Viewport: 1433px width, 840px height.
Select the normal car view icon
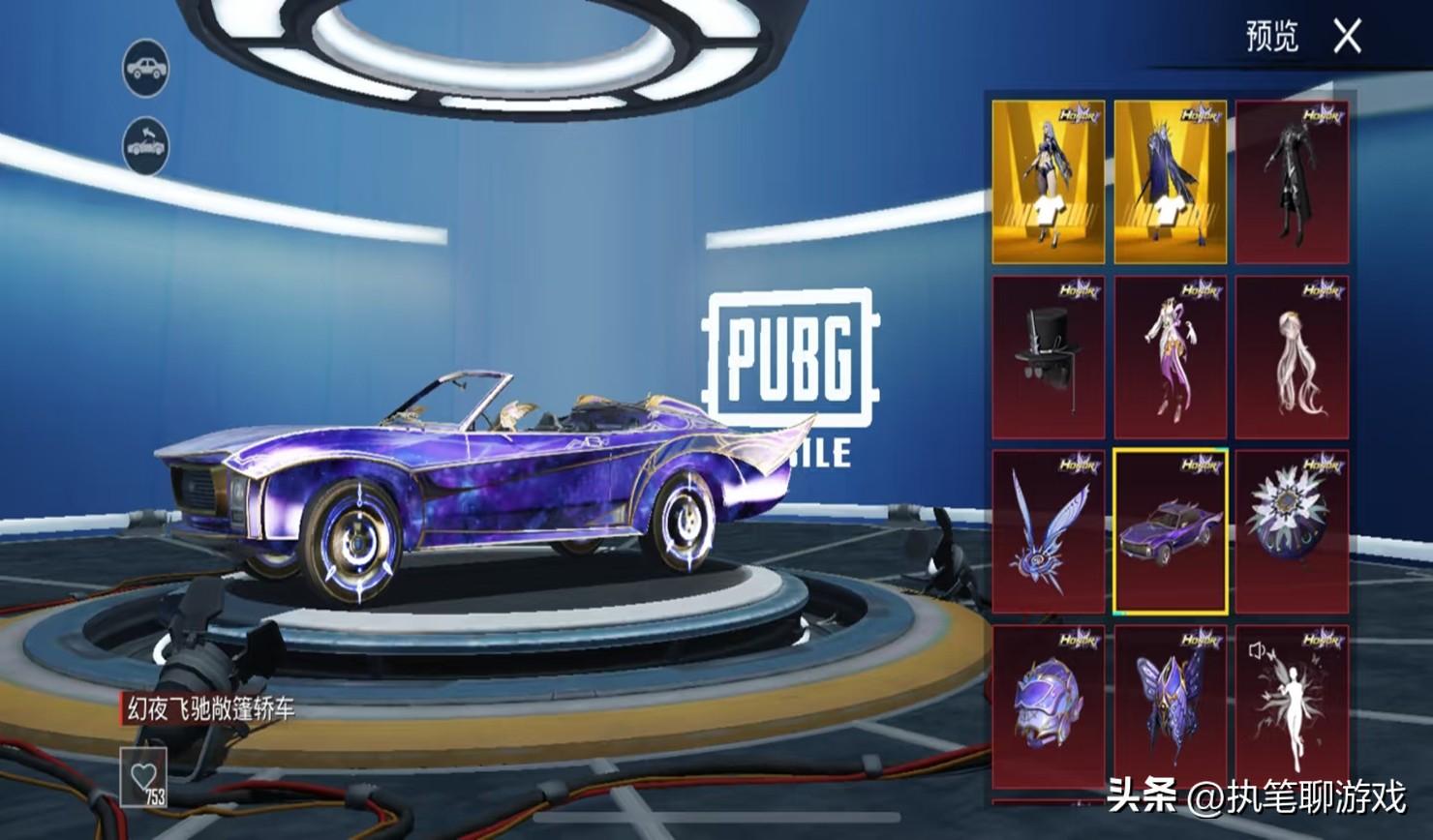(x=145, y=68)
